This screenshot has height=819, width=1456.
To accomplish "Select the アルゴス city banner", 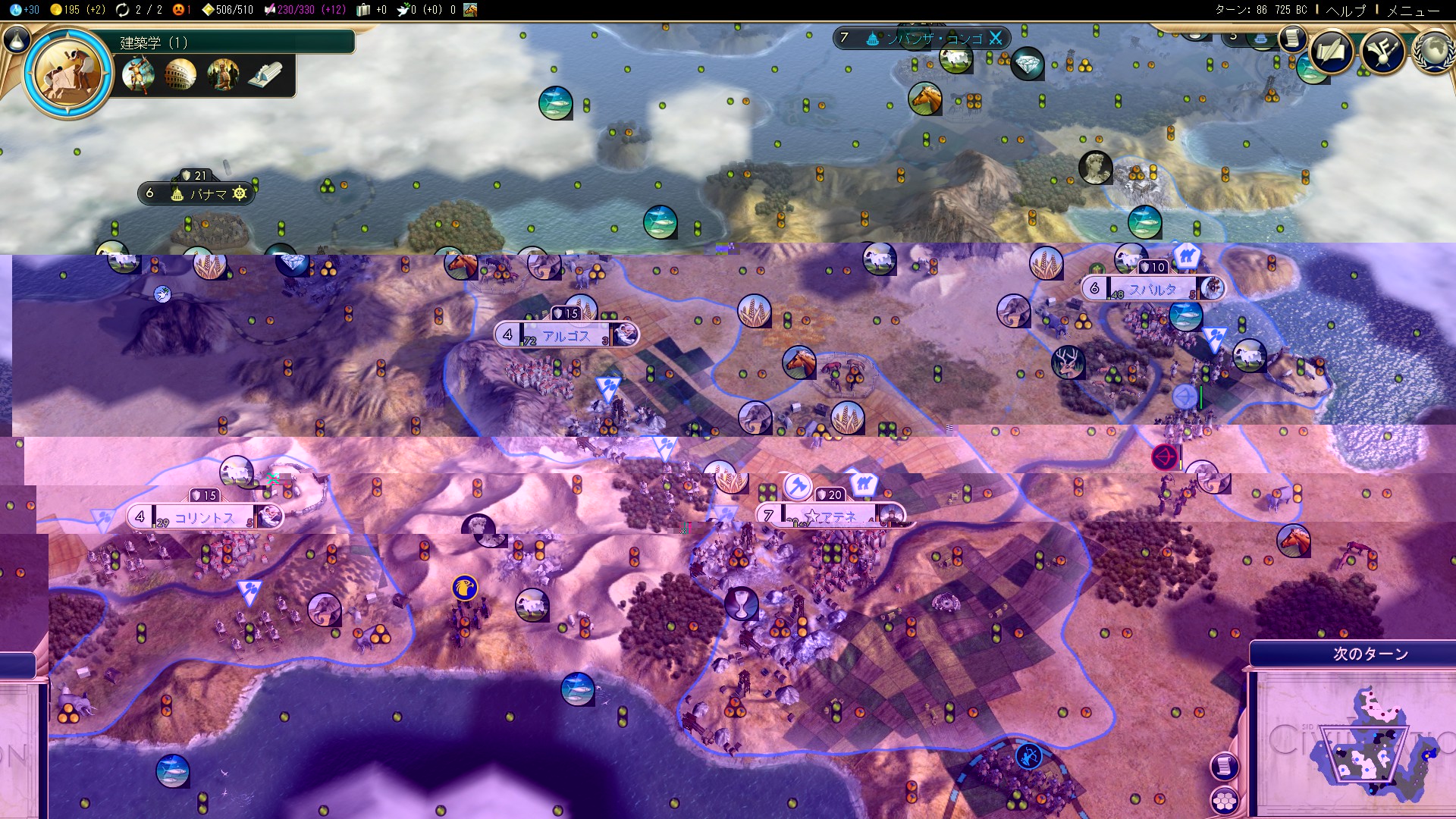I will pyautogui.click(x=566, y=335).
